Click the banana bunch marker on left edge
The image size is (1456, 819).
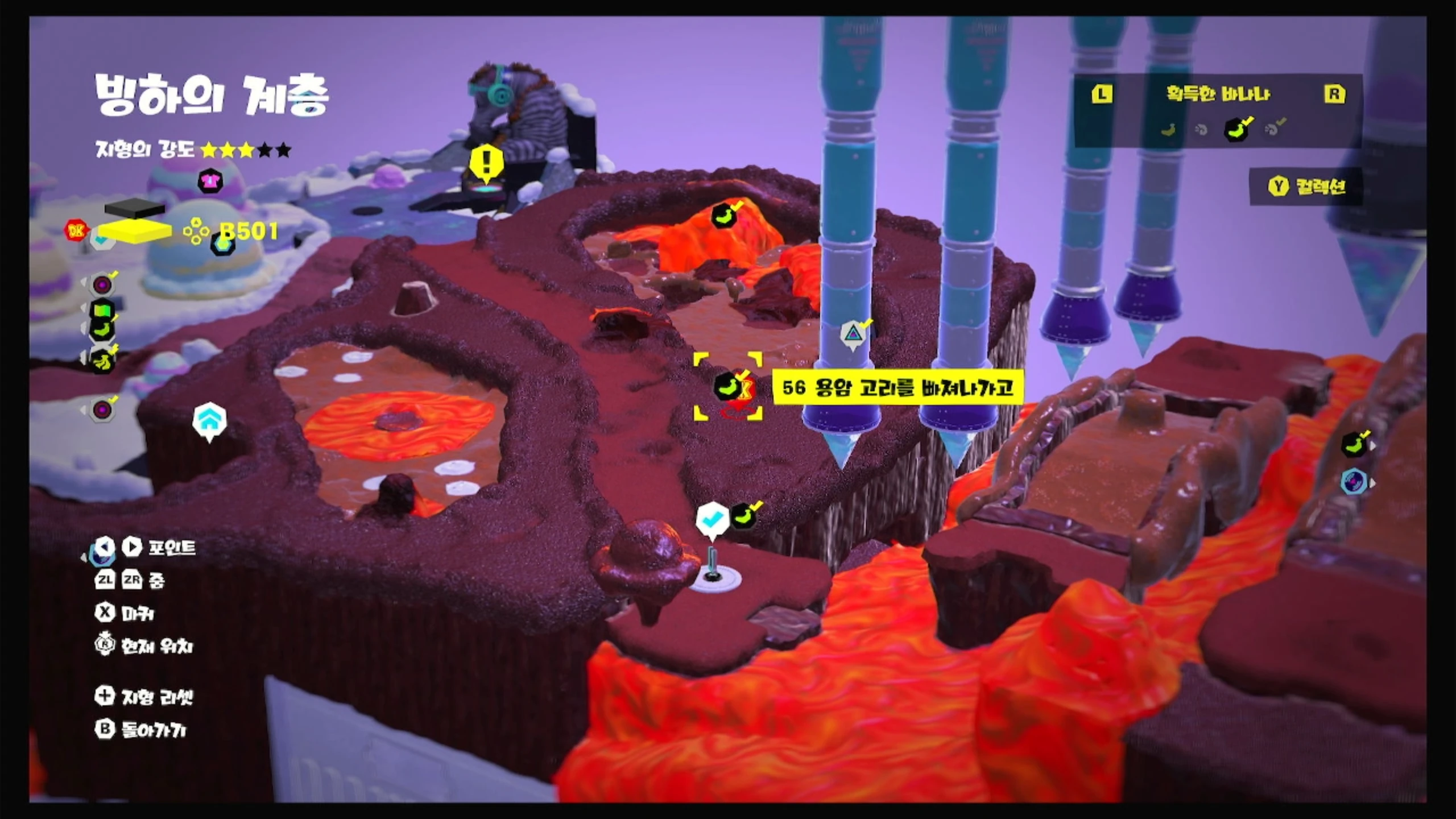[103, 361]
